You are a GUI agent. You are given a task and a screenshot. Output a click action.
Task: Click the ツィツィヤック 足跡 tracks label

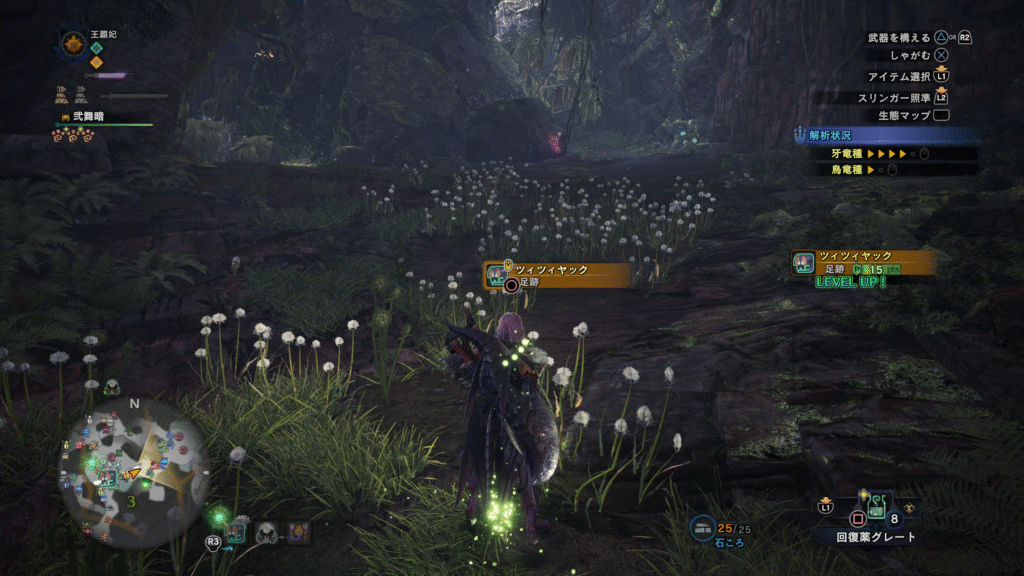557,276
